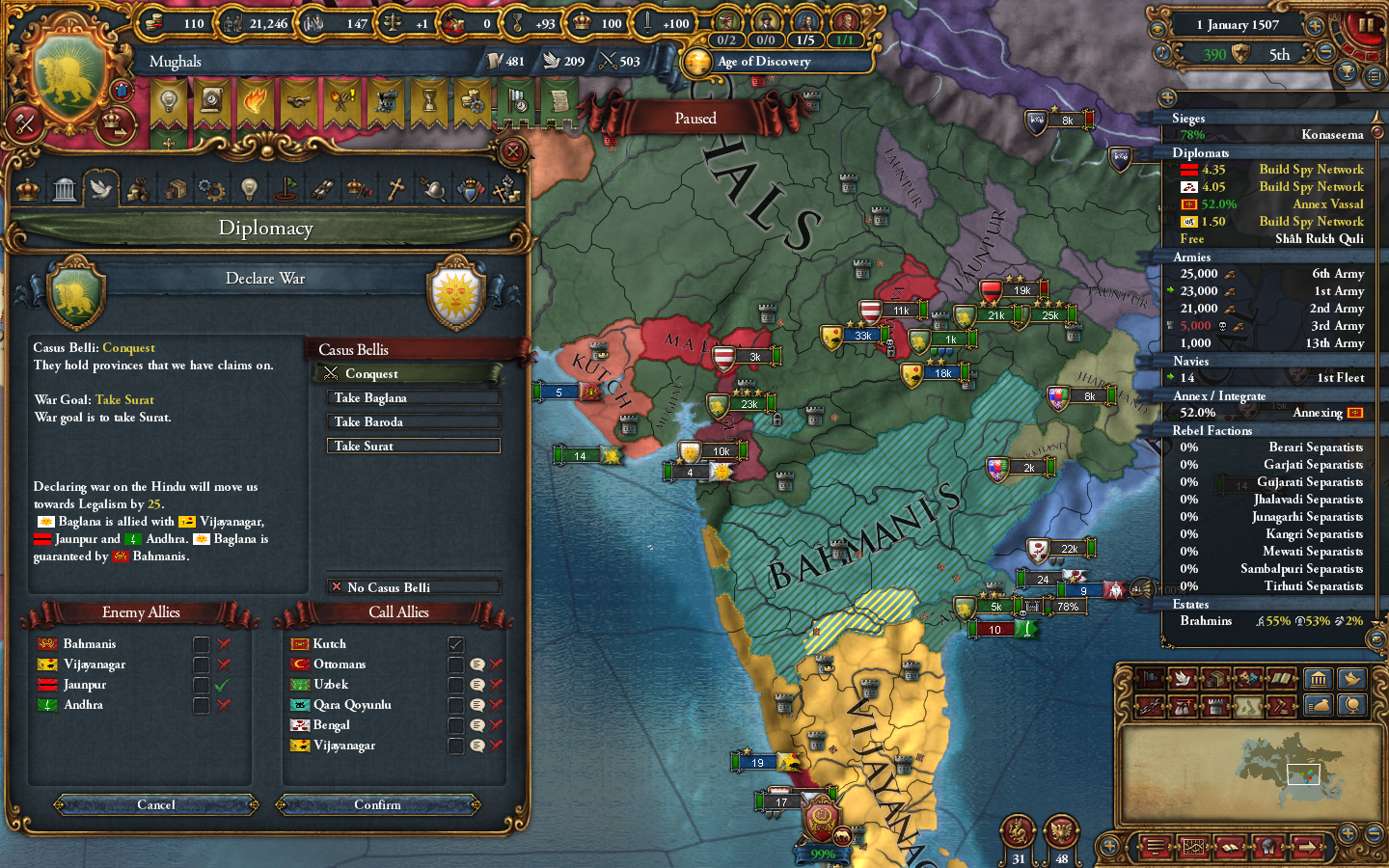Screen dimensions: 1389x868
Task: Open the Ideas panel using the lightbulb icon
Action: pyautogui.click(x=249, y=188)
